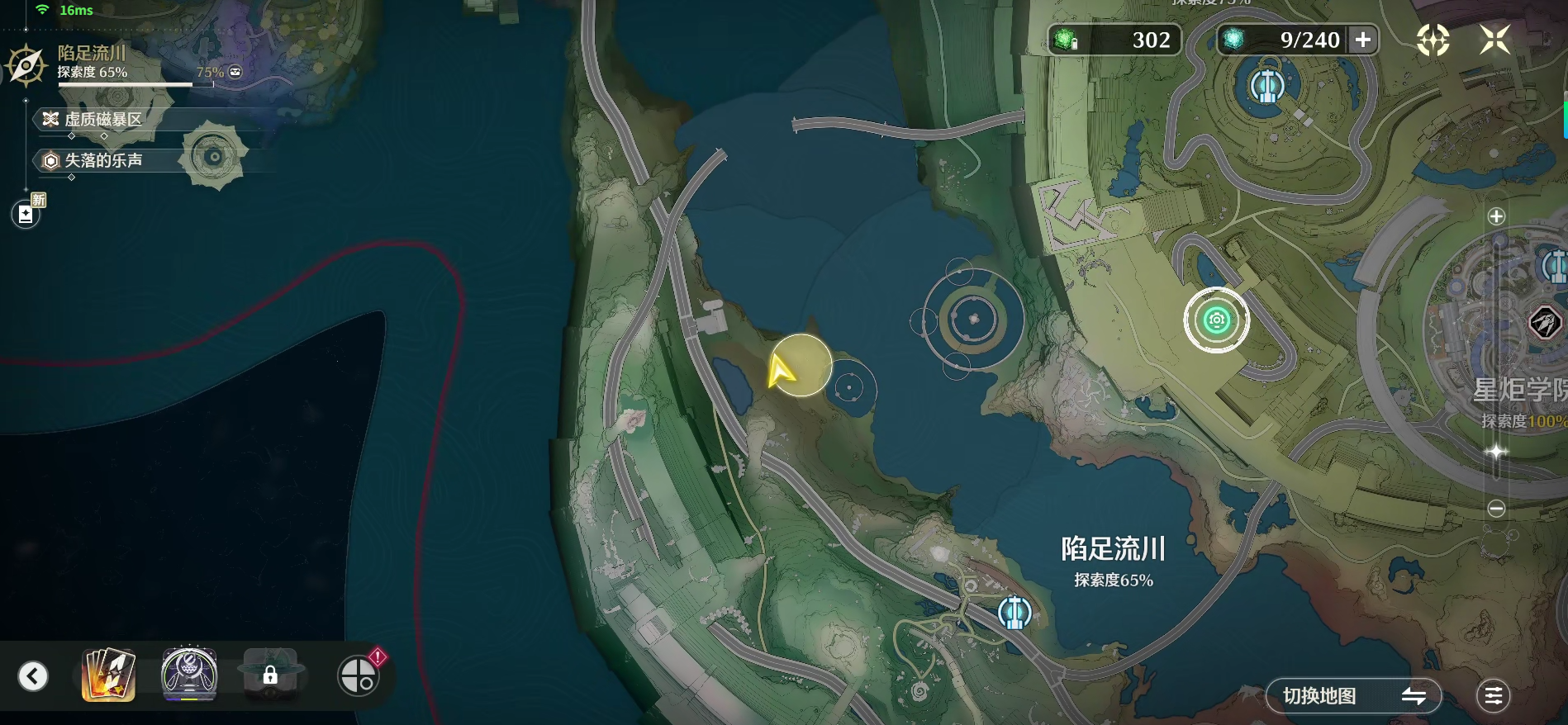This screenshot has width=1568, height=725.
Task: Zoom in with the map plus button
Action: (1496, 216)
